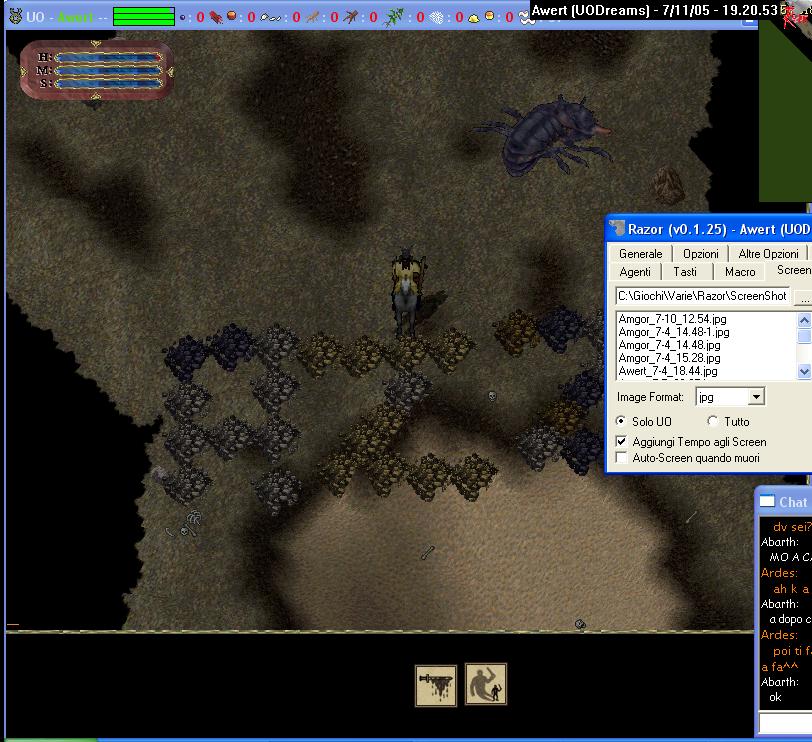Viewport: 812px width, 742px height.
Task: Switch to the Agenti tab
Action: [x=635, y=272]
